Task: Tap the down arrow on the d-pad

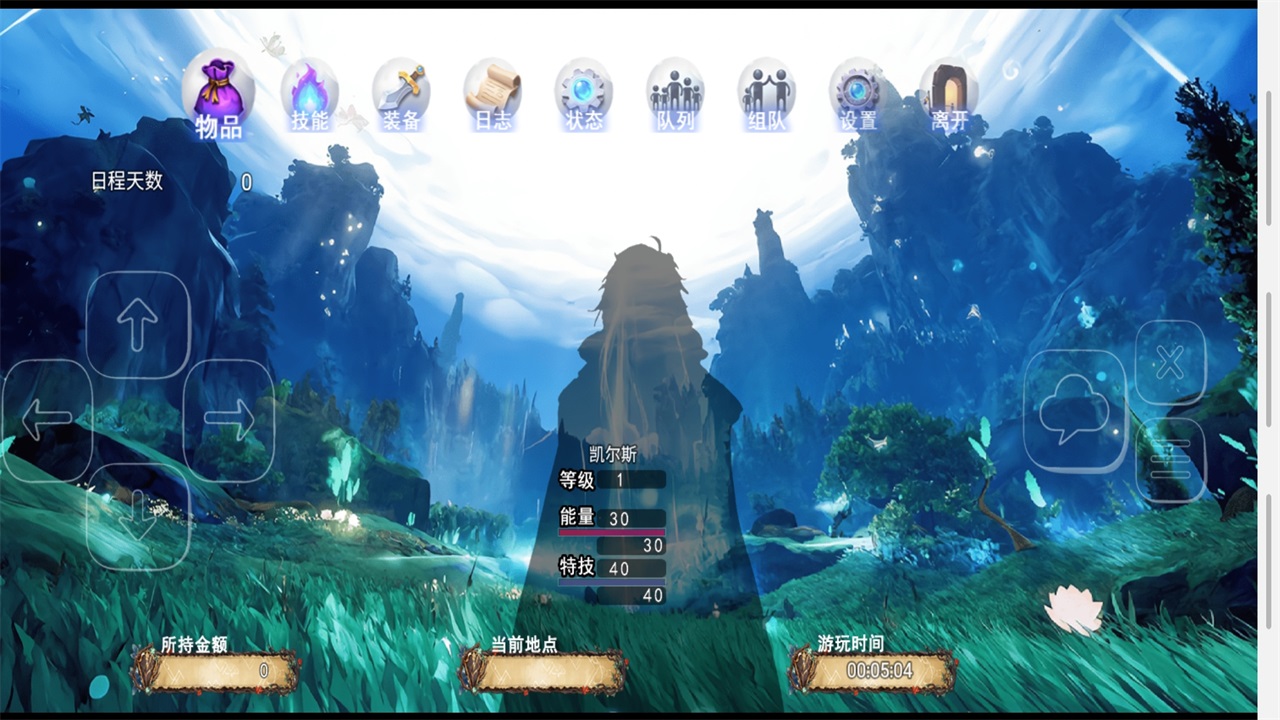Action: pyautogui.click(x=138, y=516)
